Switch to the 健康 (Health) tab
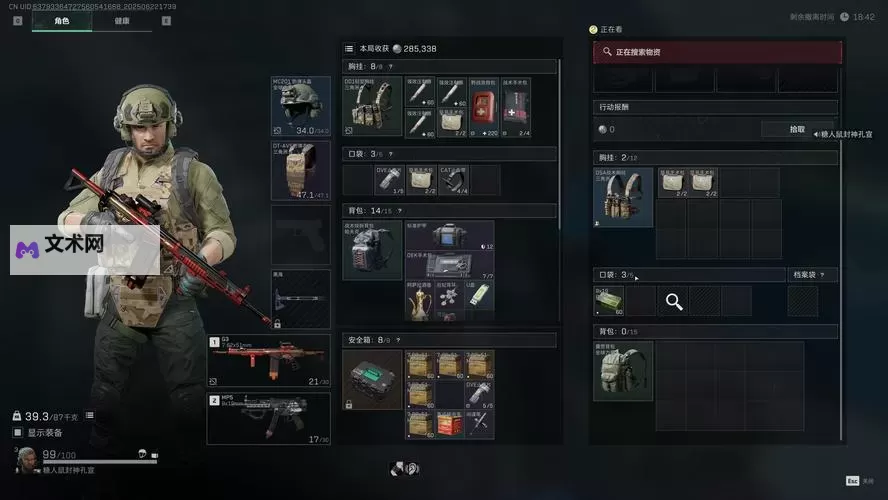888x500 pixels. point(121,20)
